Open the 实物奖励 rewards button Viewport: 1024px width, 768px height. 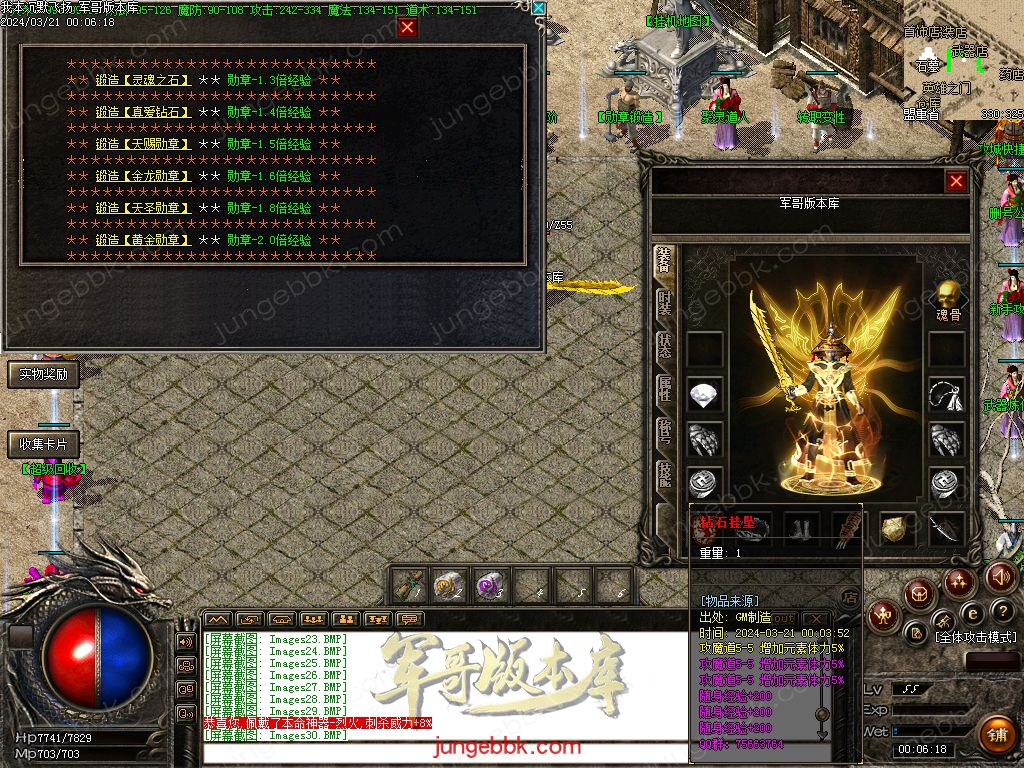pyautogui.click(x=43, y=375)
